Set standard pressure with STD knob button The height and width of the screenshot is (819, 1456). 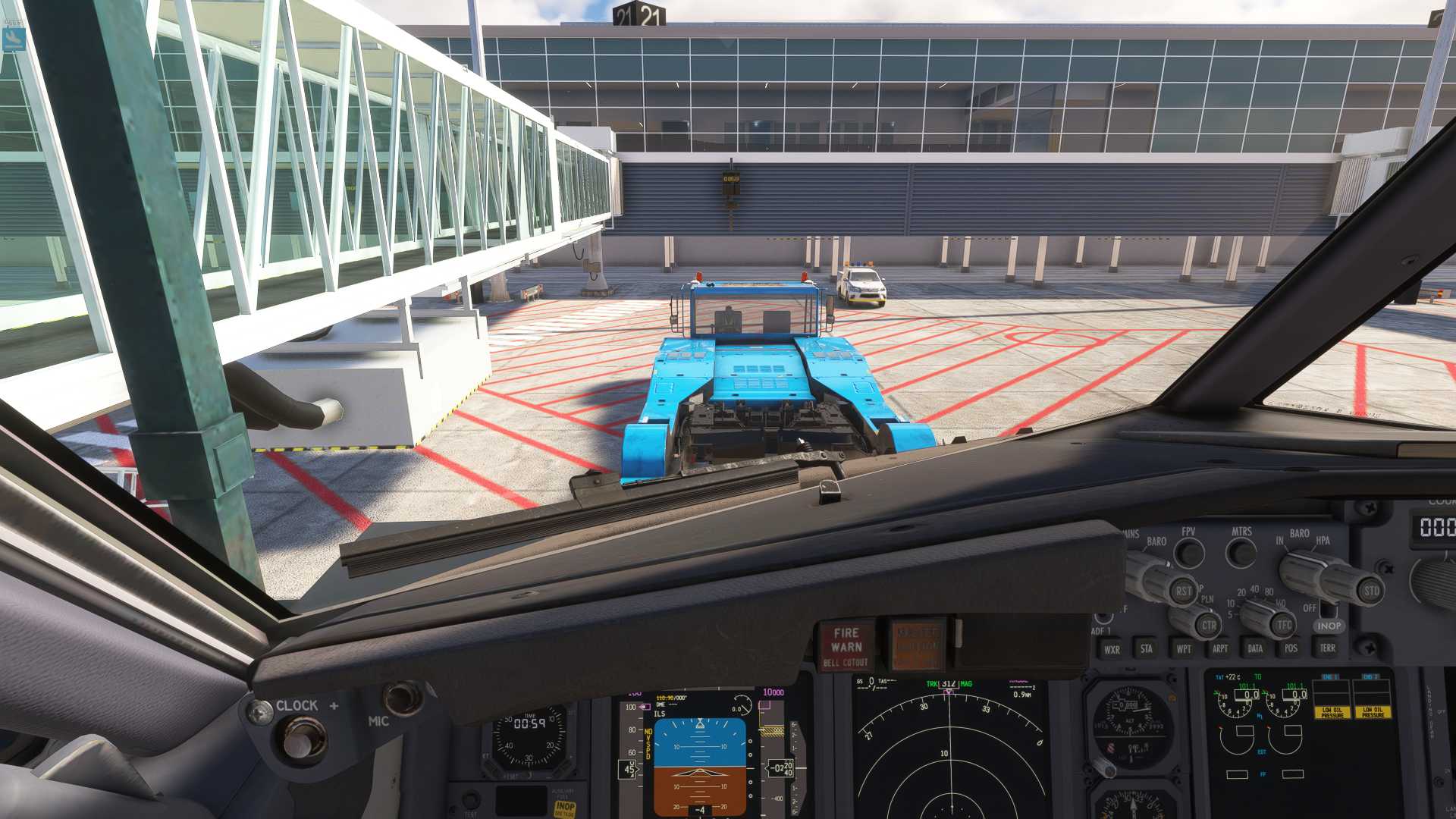(1371, 591)
